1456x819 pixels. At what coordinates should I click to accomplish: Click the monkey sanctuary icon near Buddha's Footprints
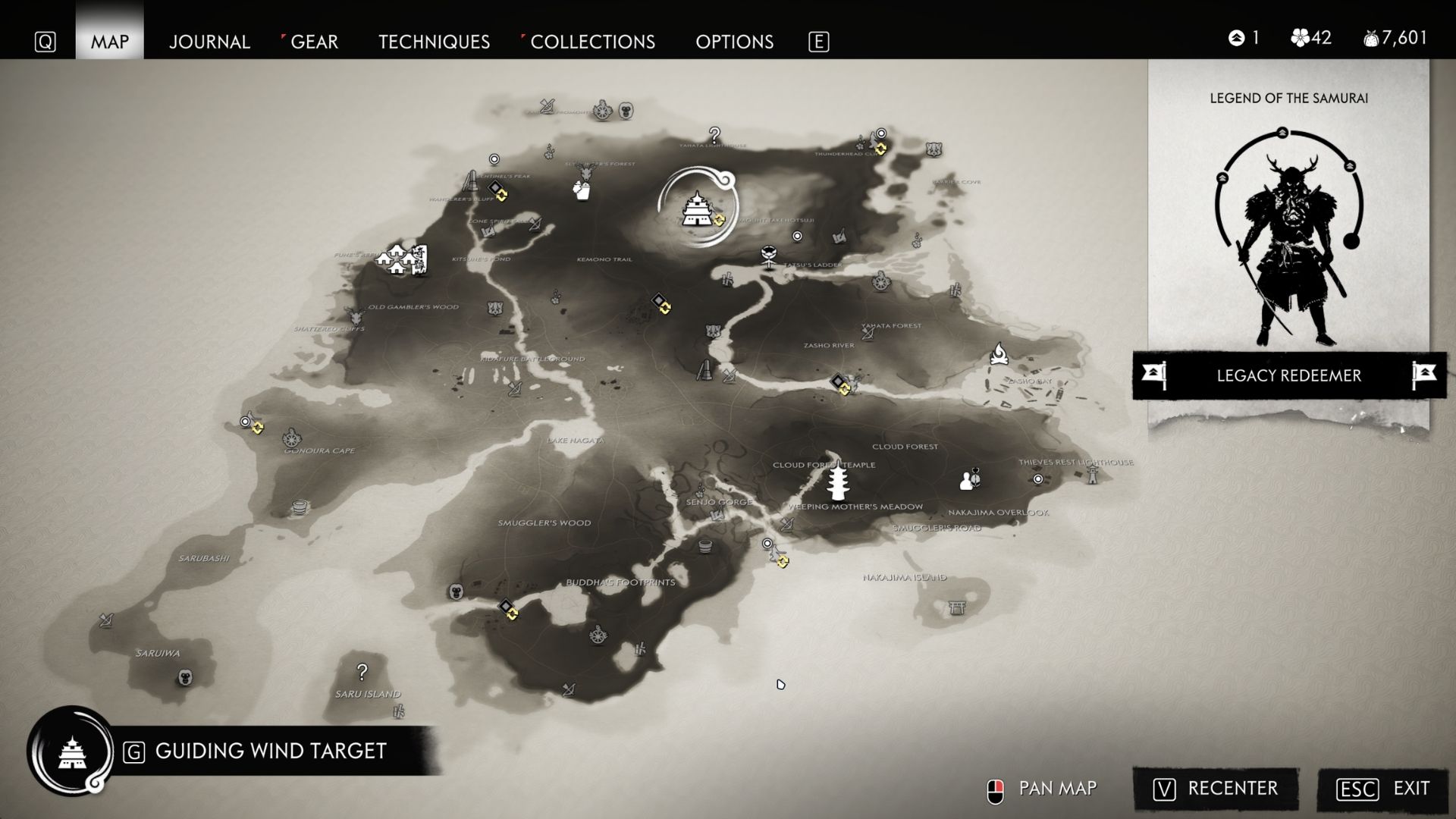(x=456, y=591)
